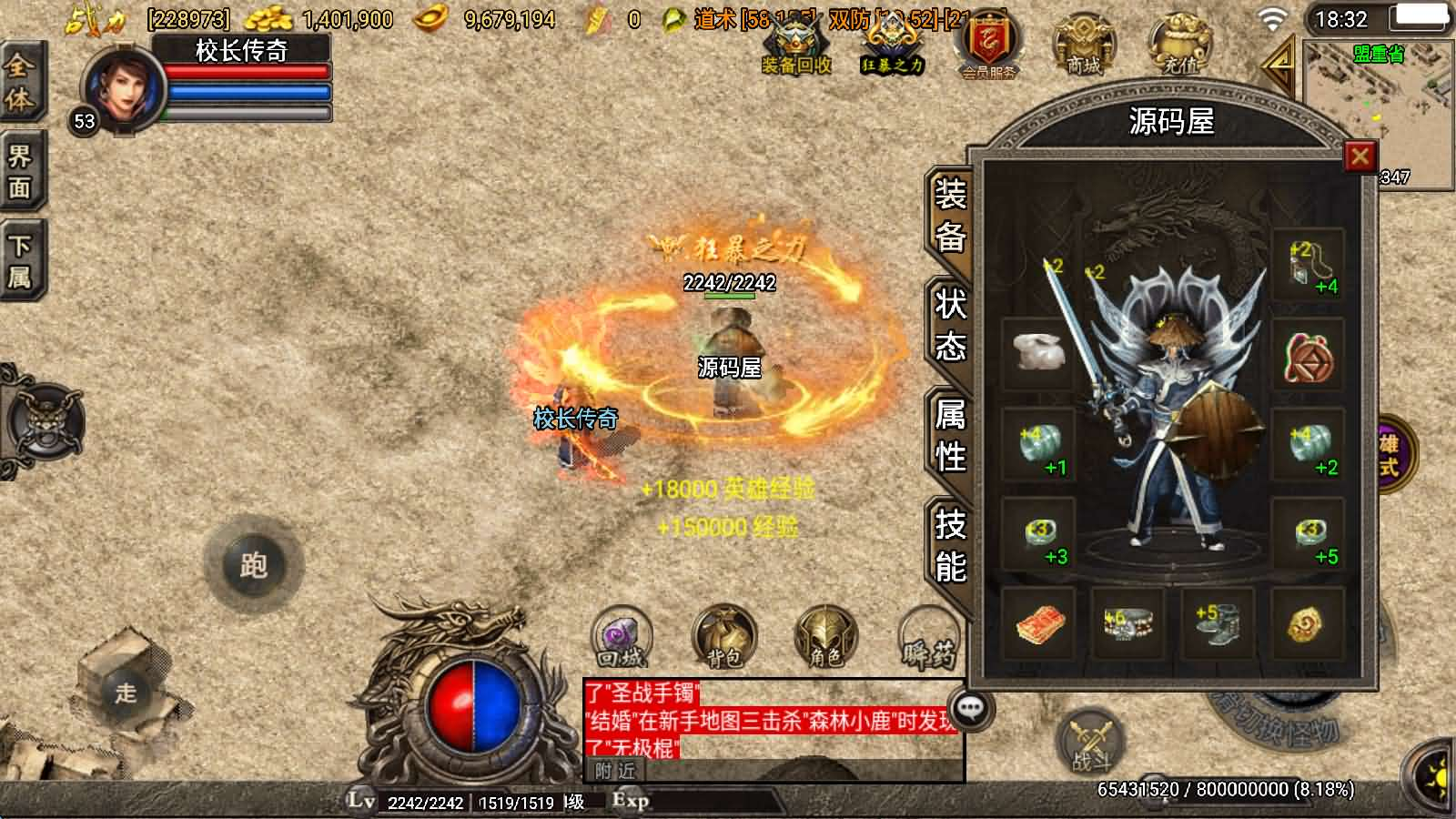Image resolution: width=1456 pixels, height=819 pixels.
Task: Select the 技能 tab
Action: [950, 545]
